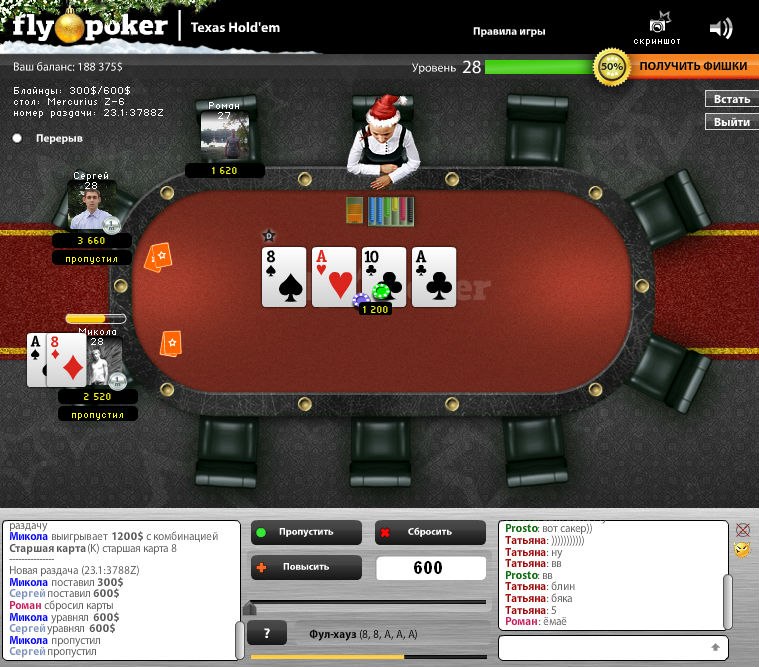Leave the table using Выйти

pyautogui.click(x=731, y=122)
